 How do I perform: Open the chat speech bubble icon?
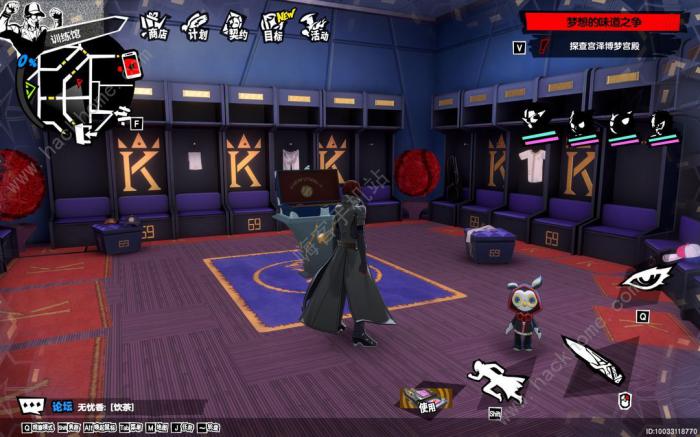coord(31,406)
